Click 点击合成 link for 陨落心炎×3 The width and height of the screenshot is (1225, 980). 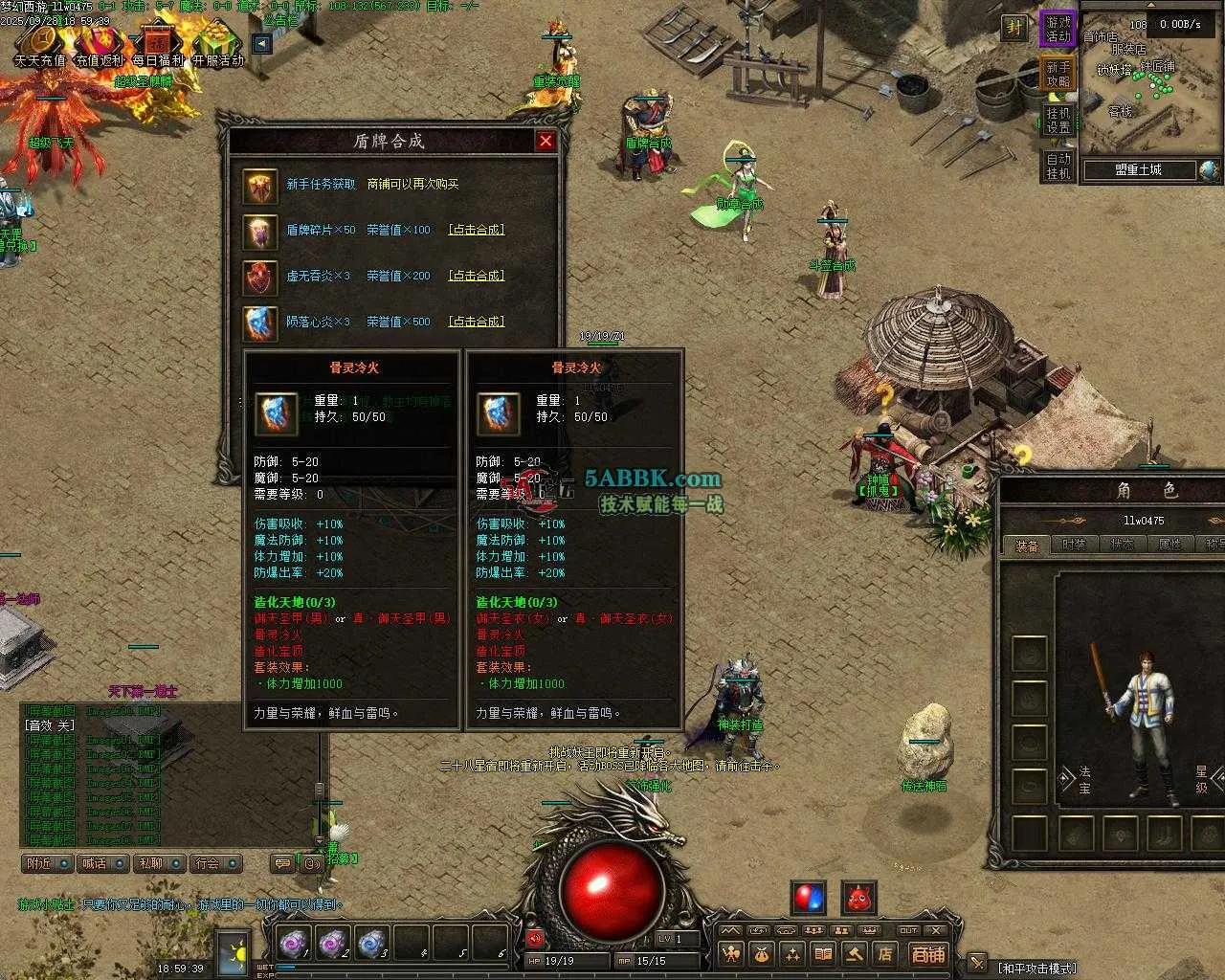(476, 322)
